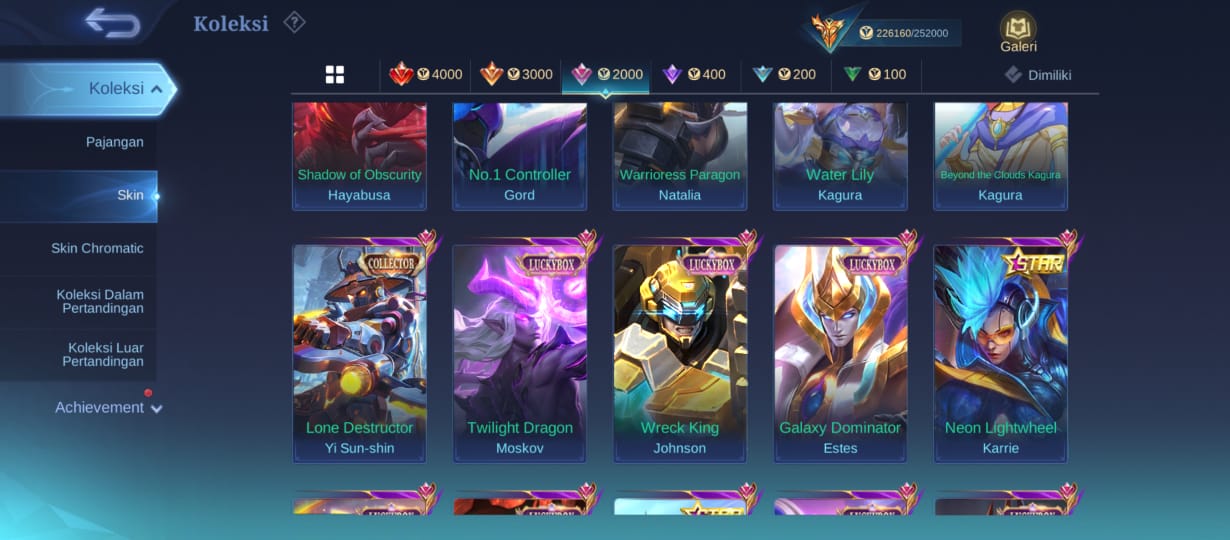This screenshot has width=1230, height=540.
Task: Switch to the 400 point tier tab
Action: tap(695, 75)
